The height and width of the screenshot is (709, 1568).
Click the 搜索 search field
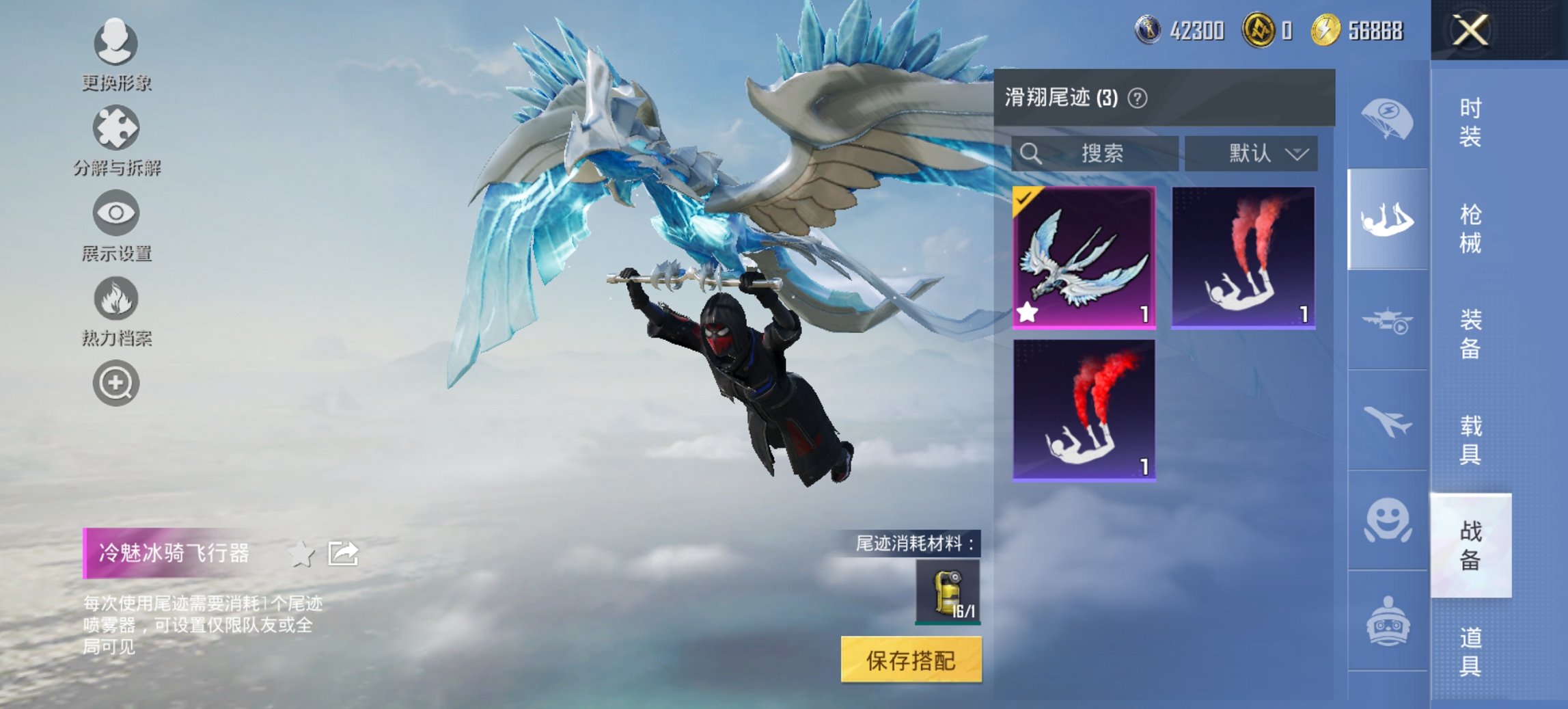click(x=1093, y=152)
